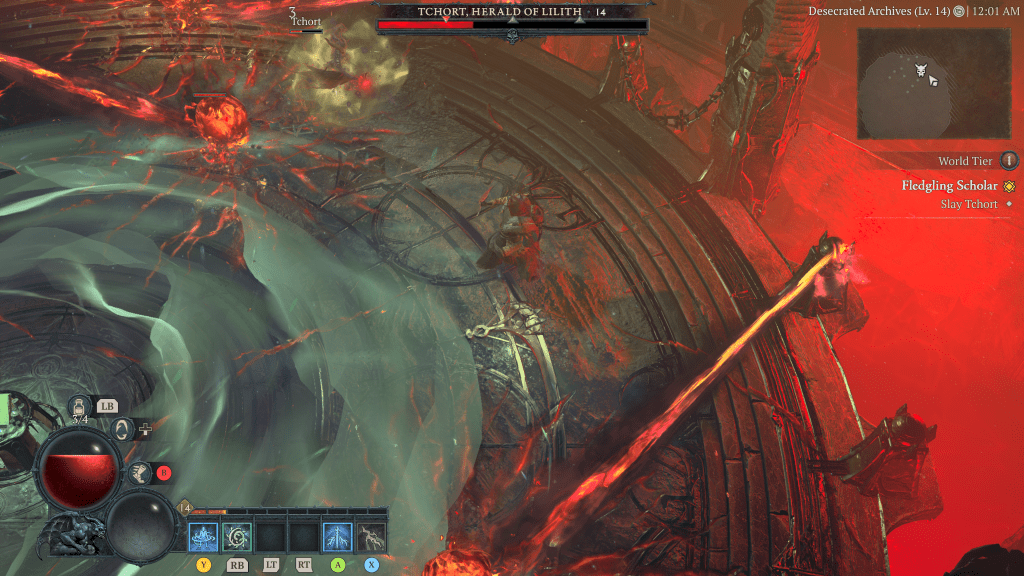Open the World Tier indicator
This screenshot has height=576, width=1024.
point(1009,160)
